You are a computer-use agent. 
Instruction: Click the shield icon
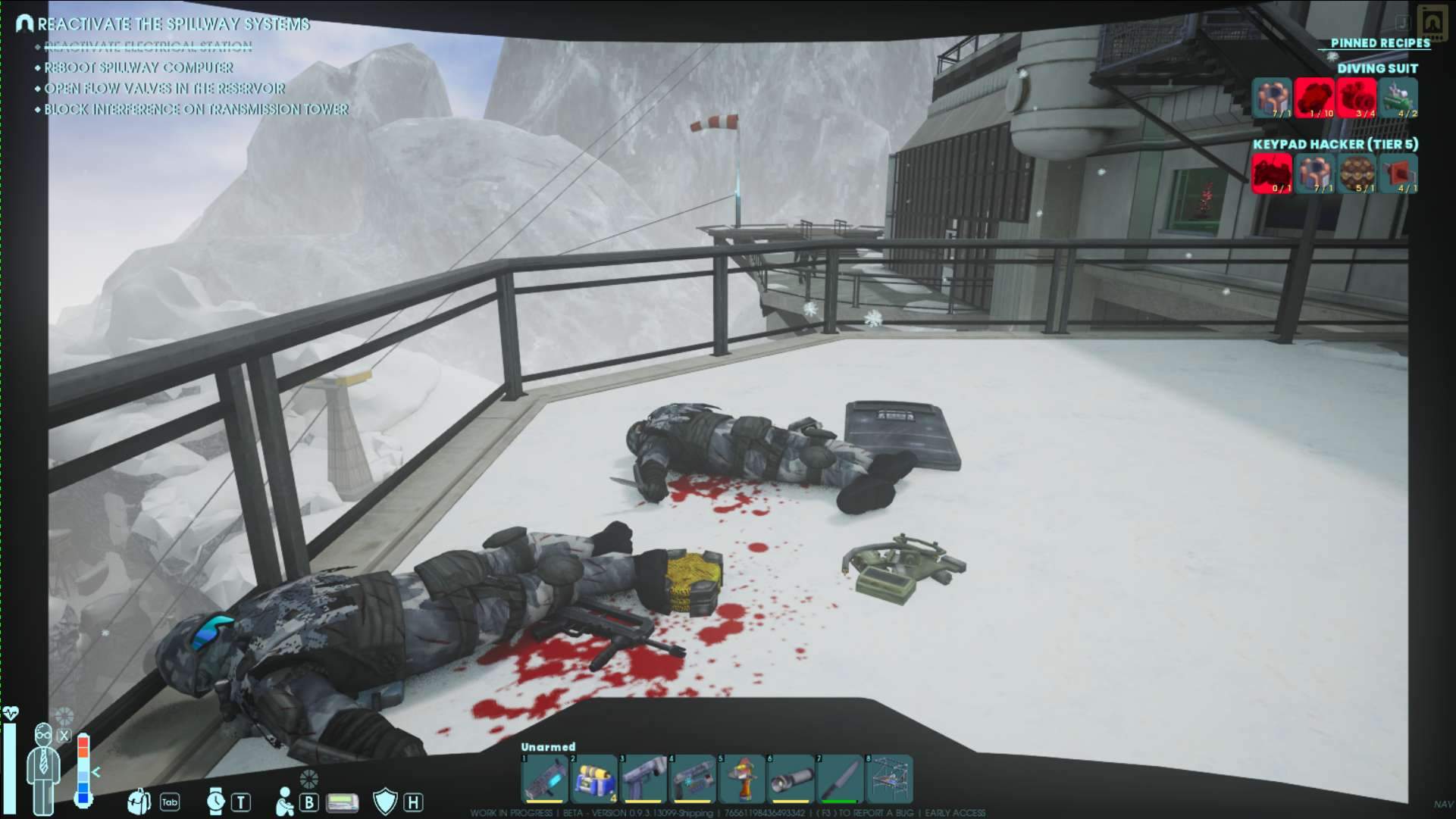pyautogui.click(x=385, y=802)
